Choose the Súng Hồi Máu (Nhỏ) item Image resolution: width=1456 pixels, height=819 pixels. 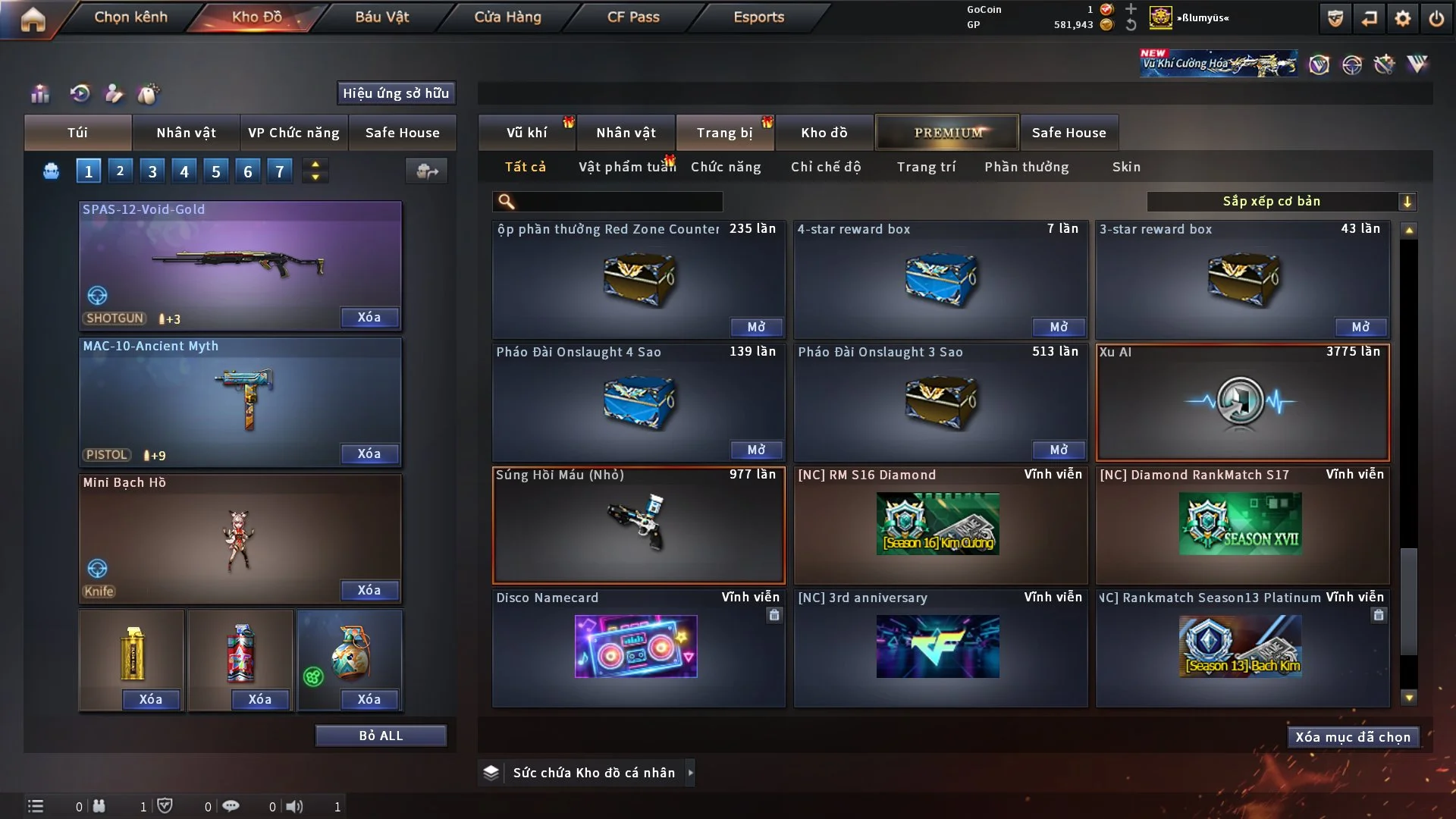[x=638, y=525]
